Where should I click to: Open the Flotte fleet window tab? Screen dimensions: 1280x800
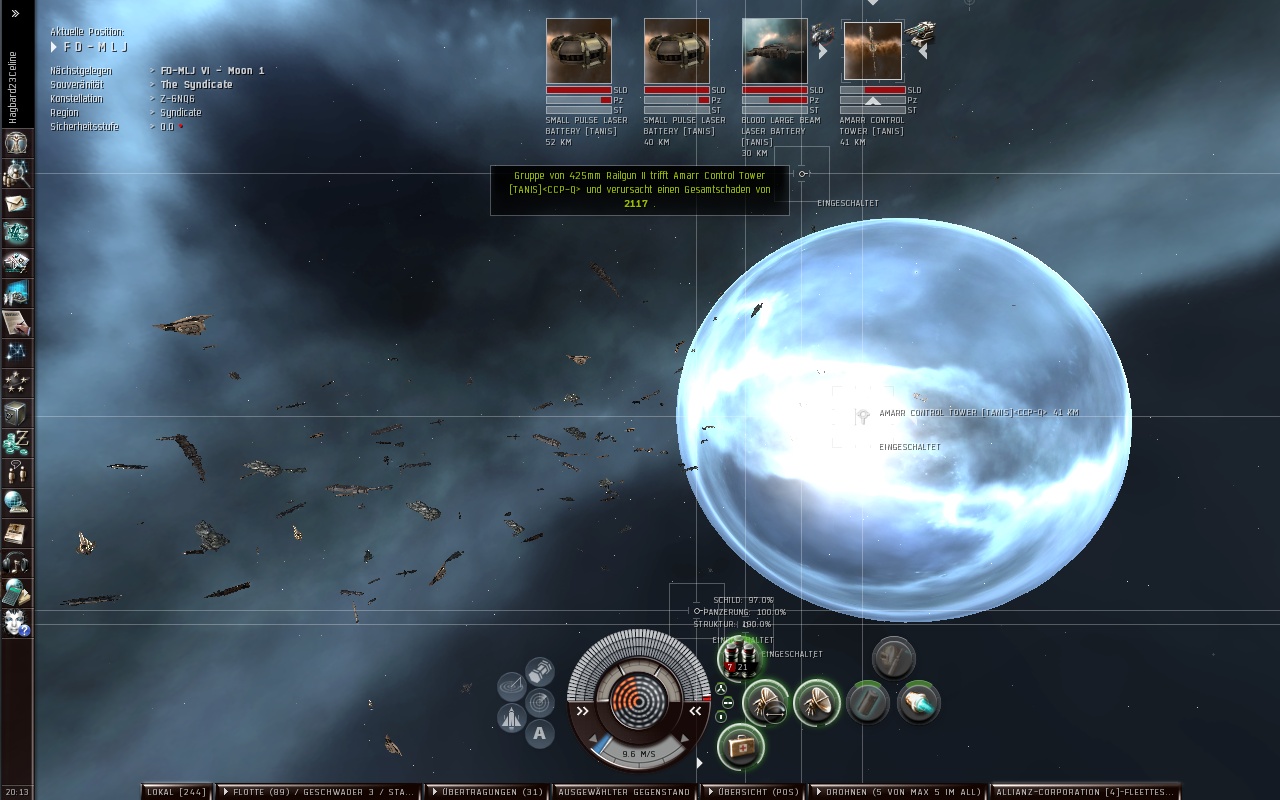pos(318,792)
